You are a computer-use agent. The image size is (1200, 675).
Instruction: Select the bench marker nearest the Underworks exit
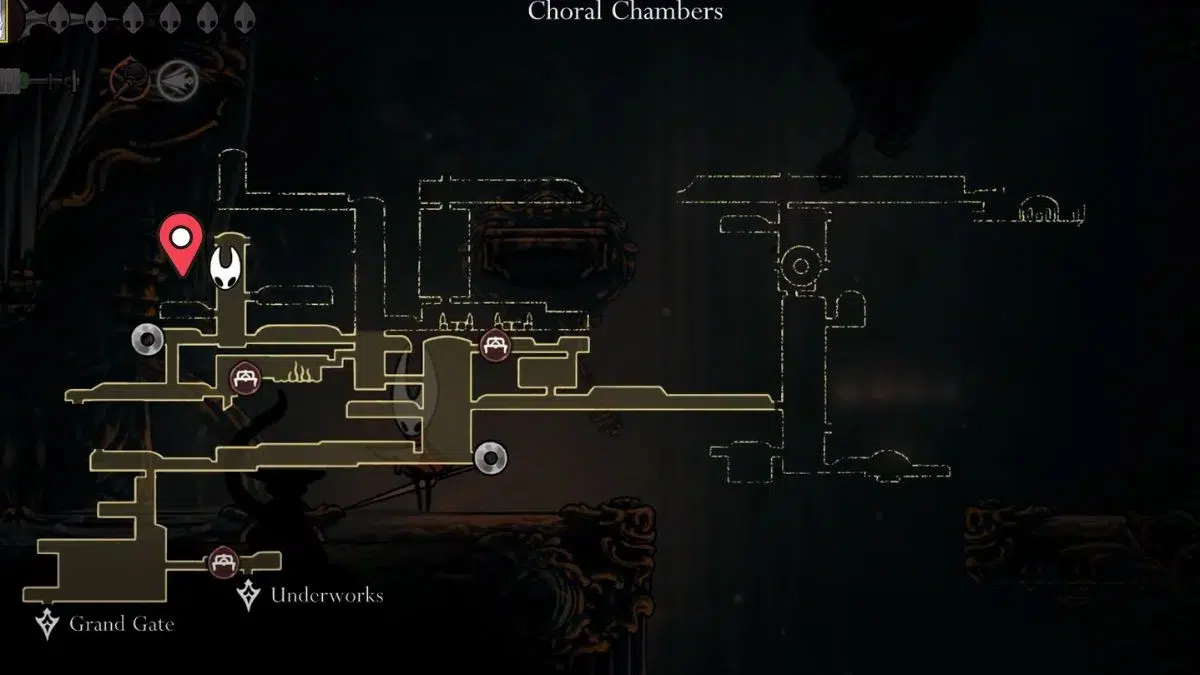pos(222,561)
